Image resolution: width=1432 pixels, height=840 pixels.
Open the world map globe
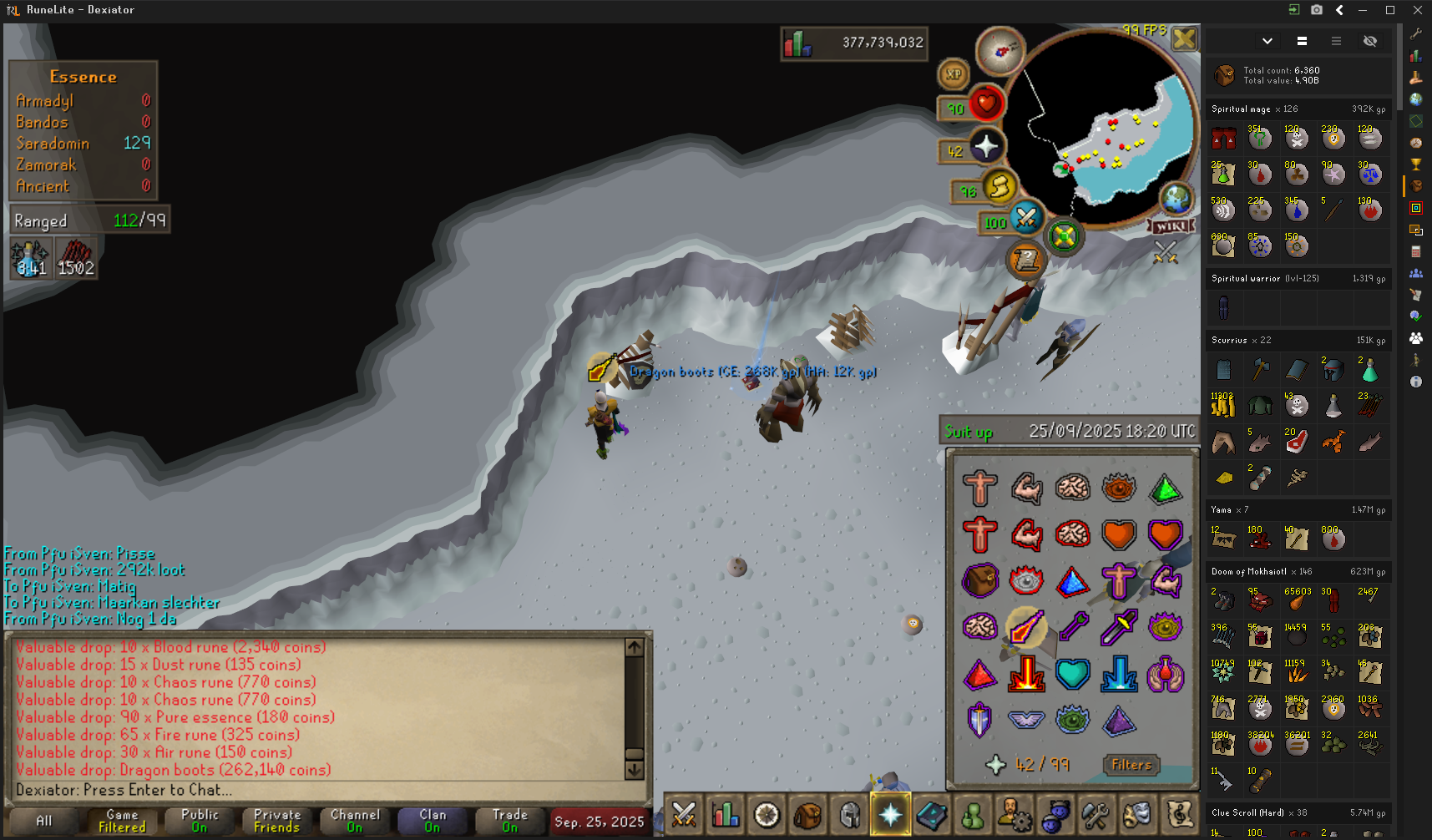point(1176,199)
